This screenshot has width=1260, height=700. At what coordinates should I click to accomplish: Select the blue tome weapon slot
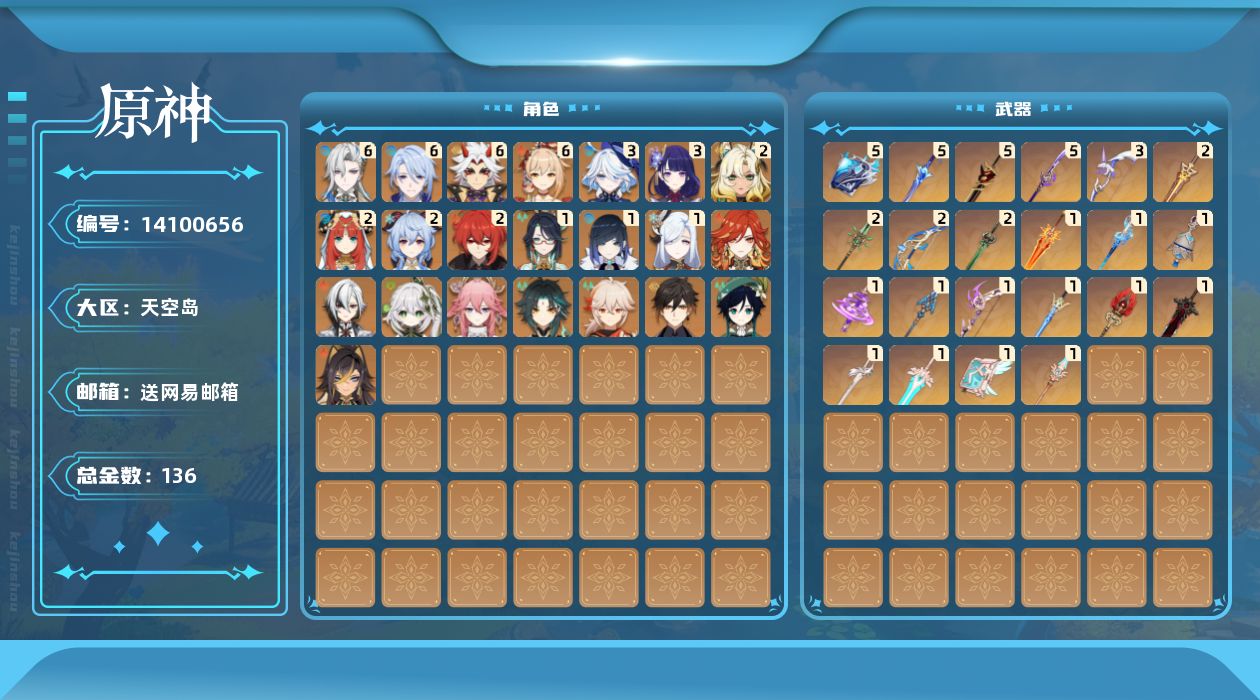853,172
